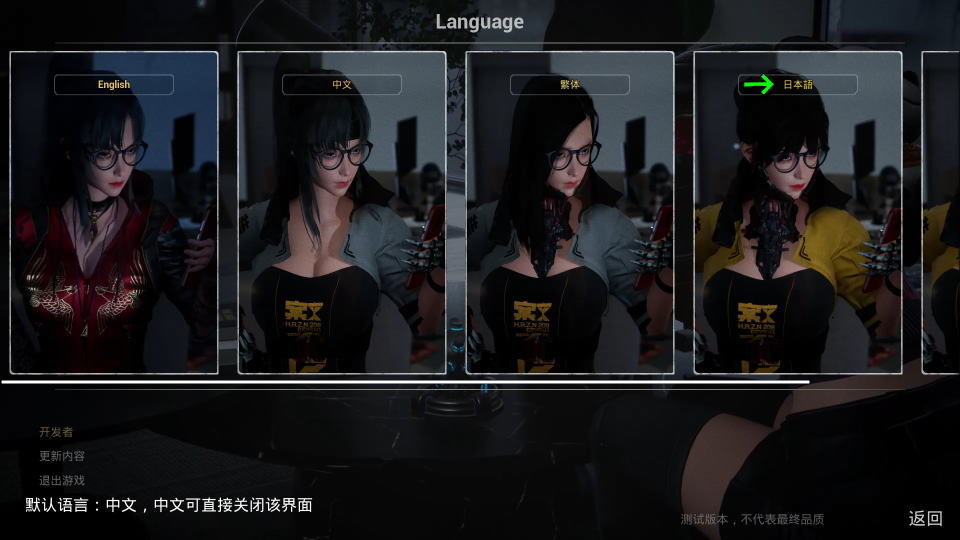Select the English language button

[114, 85]
